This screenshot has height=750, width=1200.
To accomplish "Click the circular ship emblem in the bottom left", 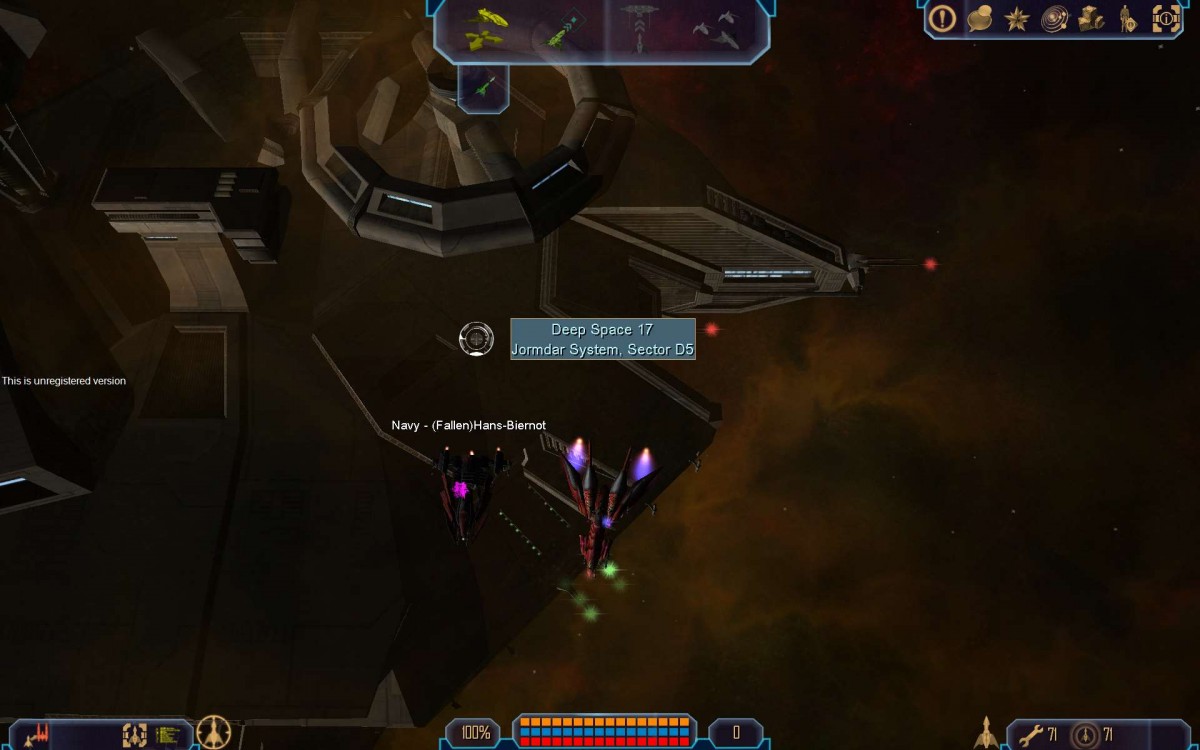I will point(214,733).
